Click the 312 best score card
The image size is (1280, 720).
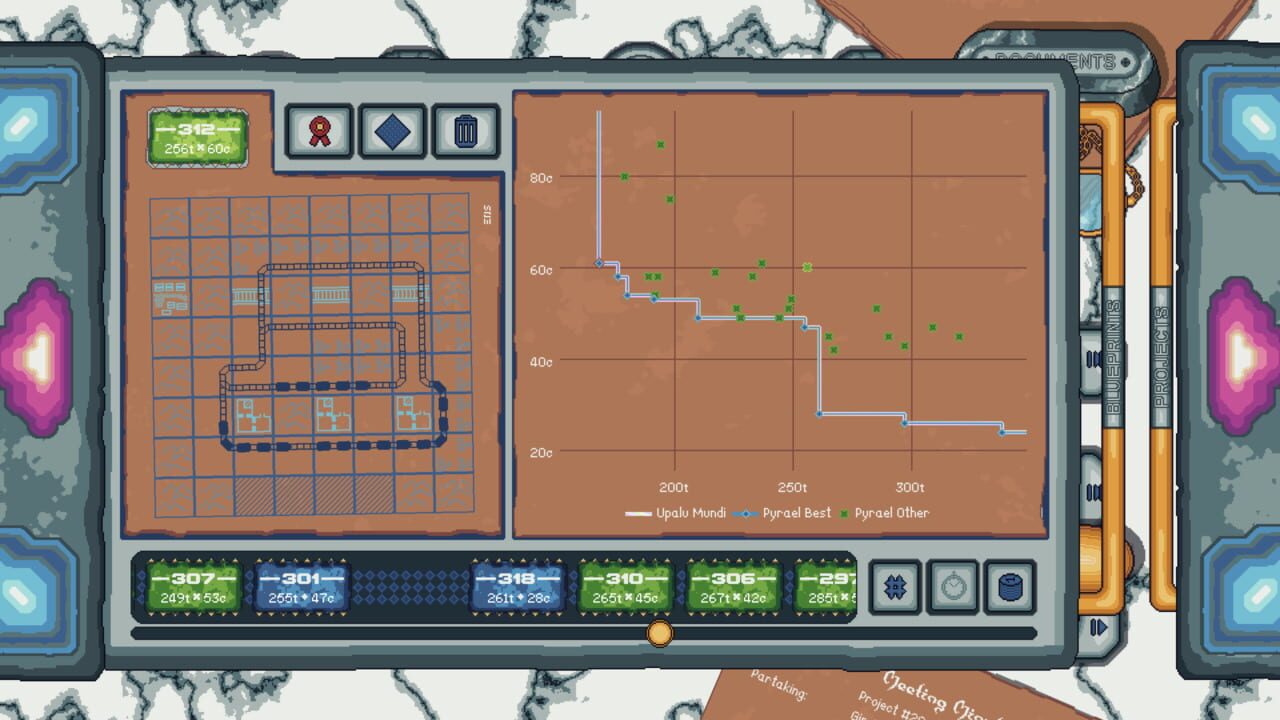(x=197, y=138)
